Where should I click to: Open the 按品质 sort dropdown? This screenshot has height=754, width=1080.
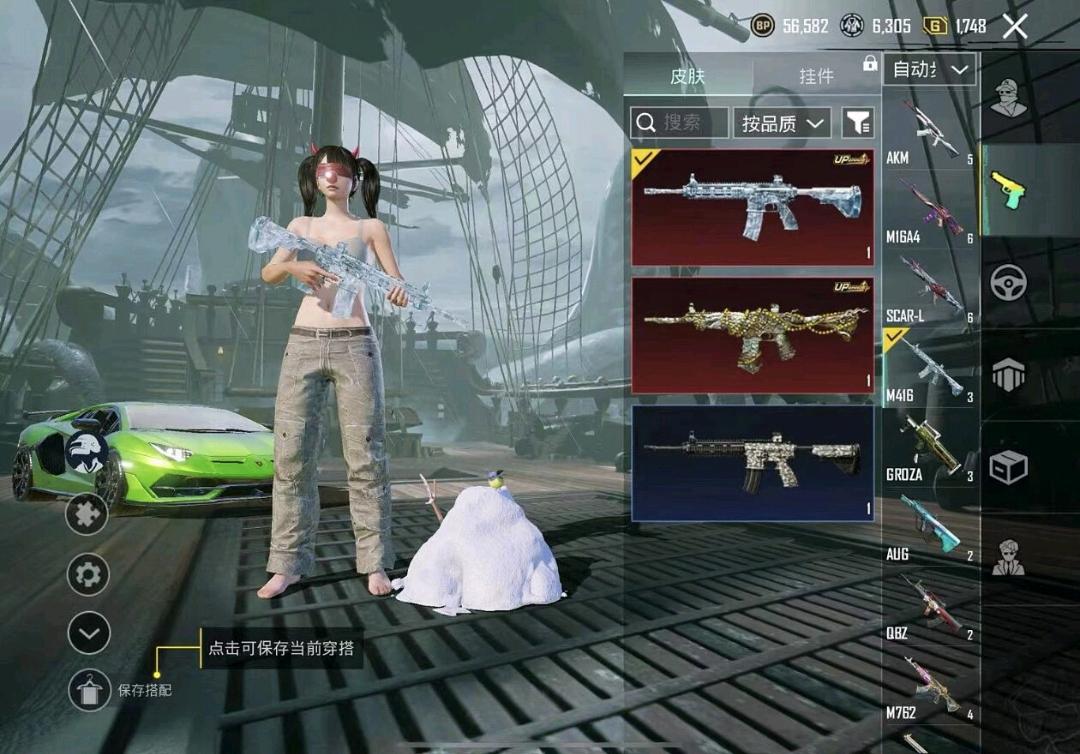click(782, 123)
